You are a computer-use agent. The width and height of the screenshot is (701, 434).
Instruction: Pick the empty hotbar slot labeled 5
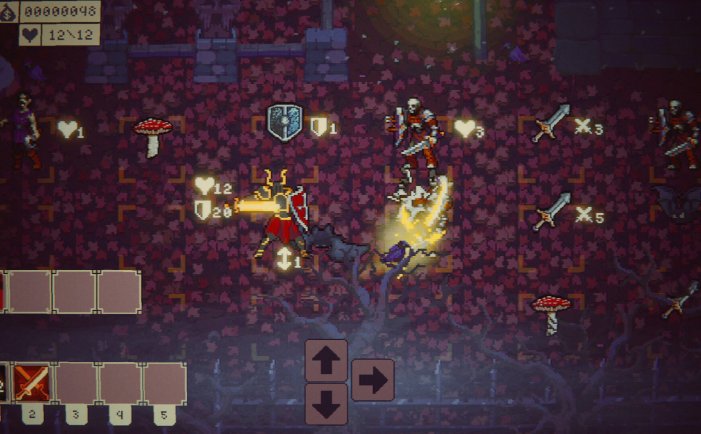[x=164, y=383]
